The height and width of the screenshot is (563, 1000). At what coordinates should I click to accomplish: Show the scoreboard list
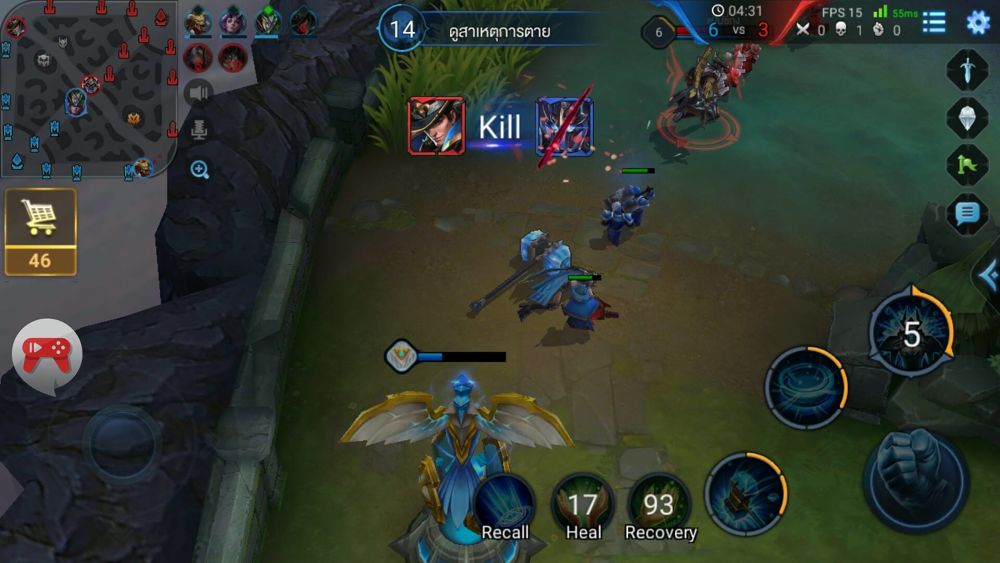point(934,22)
